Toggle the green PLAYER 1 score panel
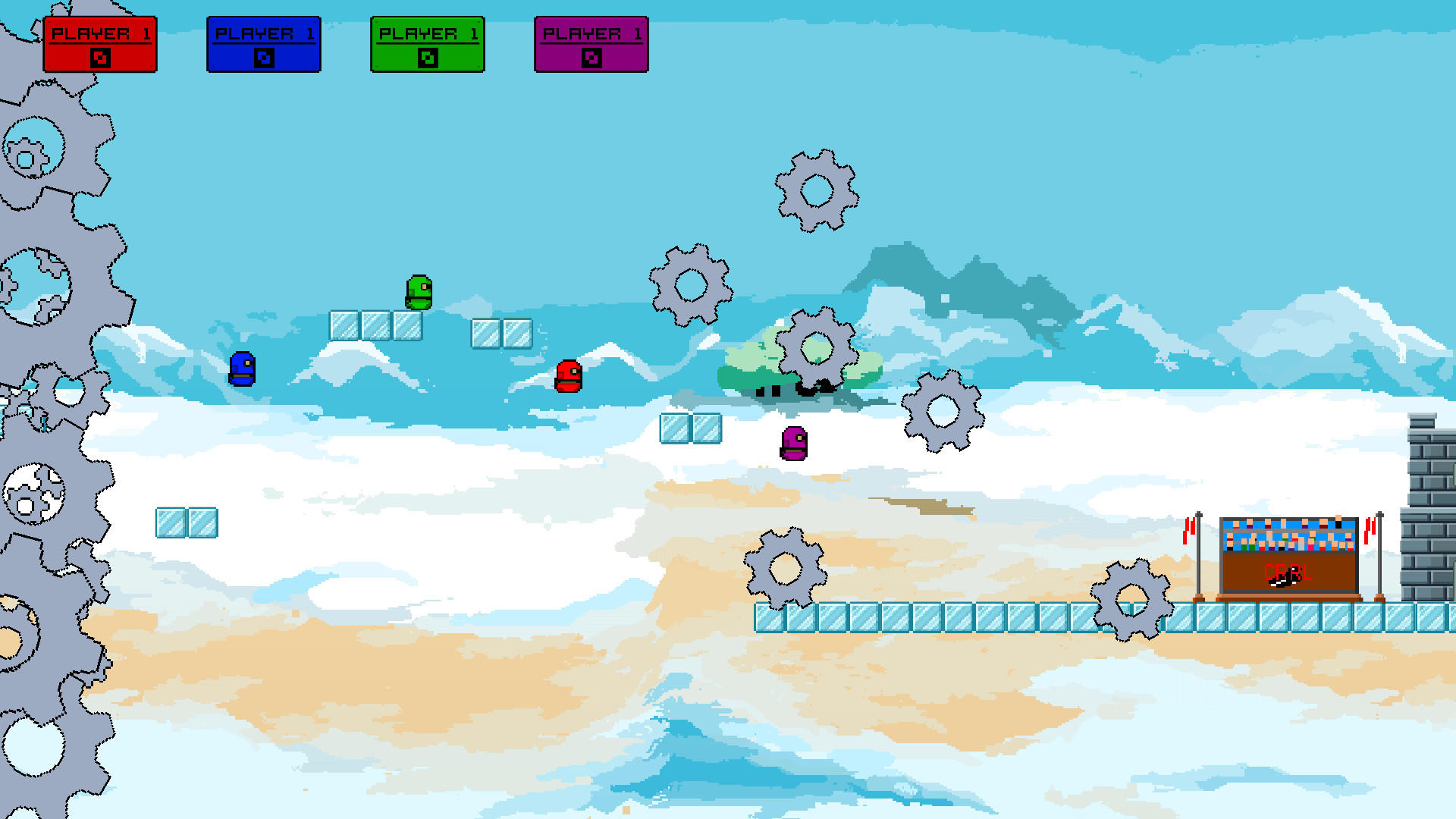The image size is (1456, 819). [427, 43]
